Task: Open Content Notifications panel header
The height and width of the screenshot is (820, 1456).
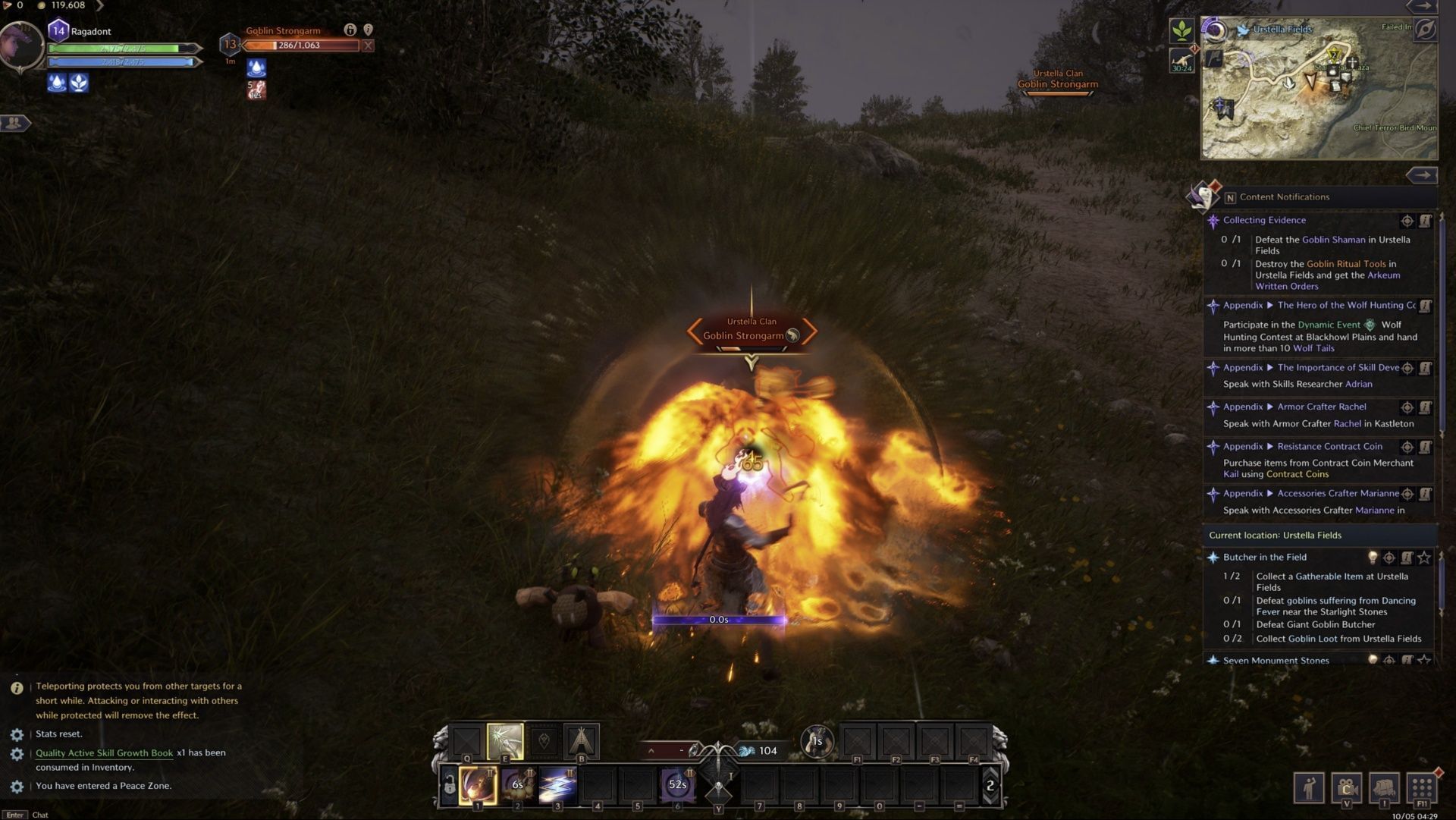Action: point(1284,197)
